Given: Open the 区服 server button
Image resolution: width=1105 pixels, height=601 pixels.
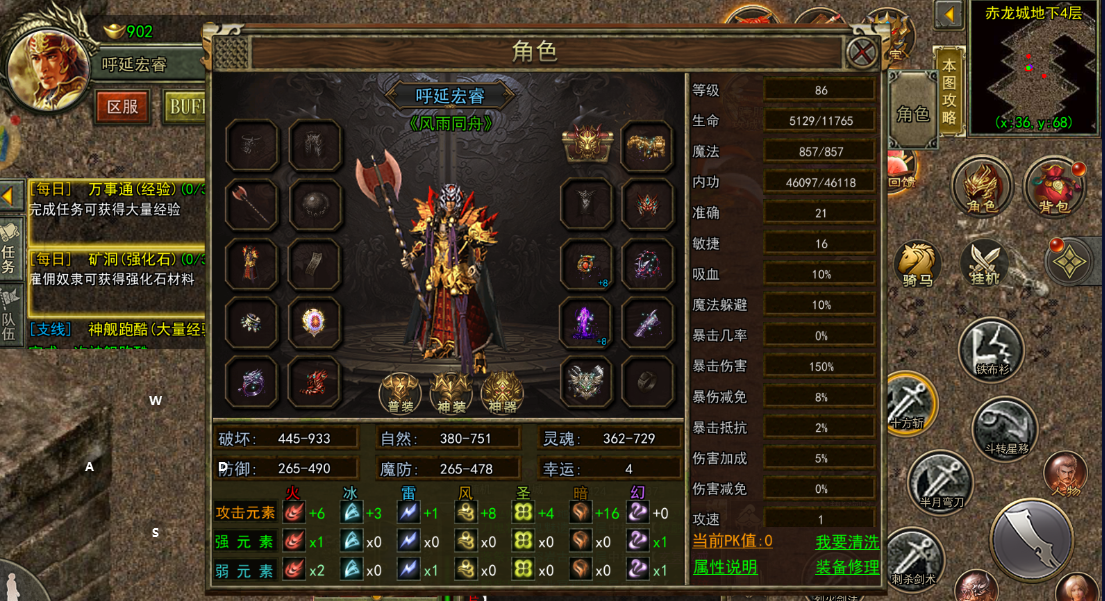Looking at the screenshot, I should coord(122,106).
